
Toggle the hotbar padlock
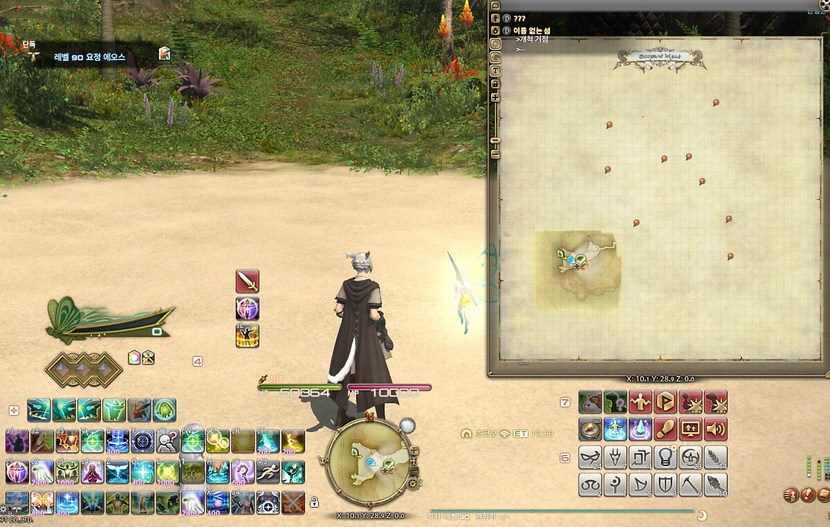pos(314,502)
